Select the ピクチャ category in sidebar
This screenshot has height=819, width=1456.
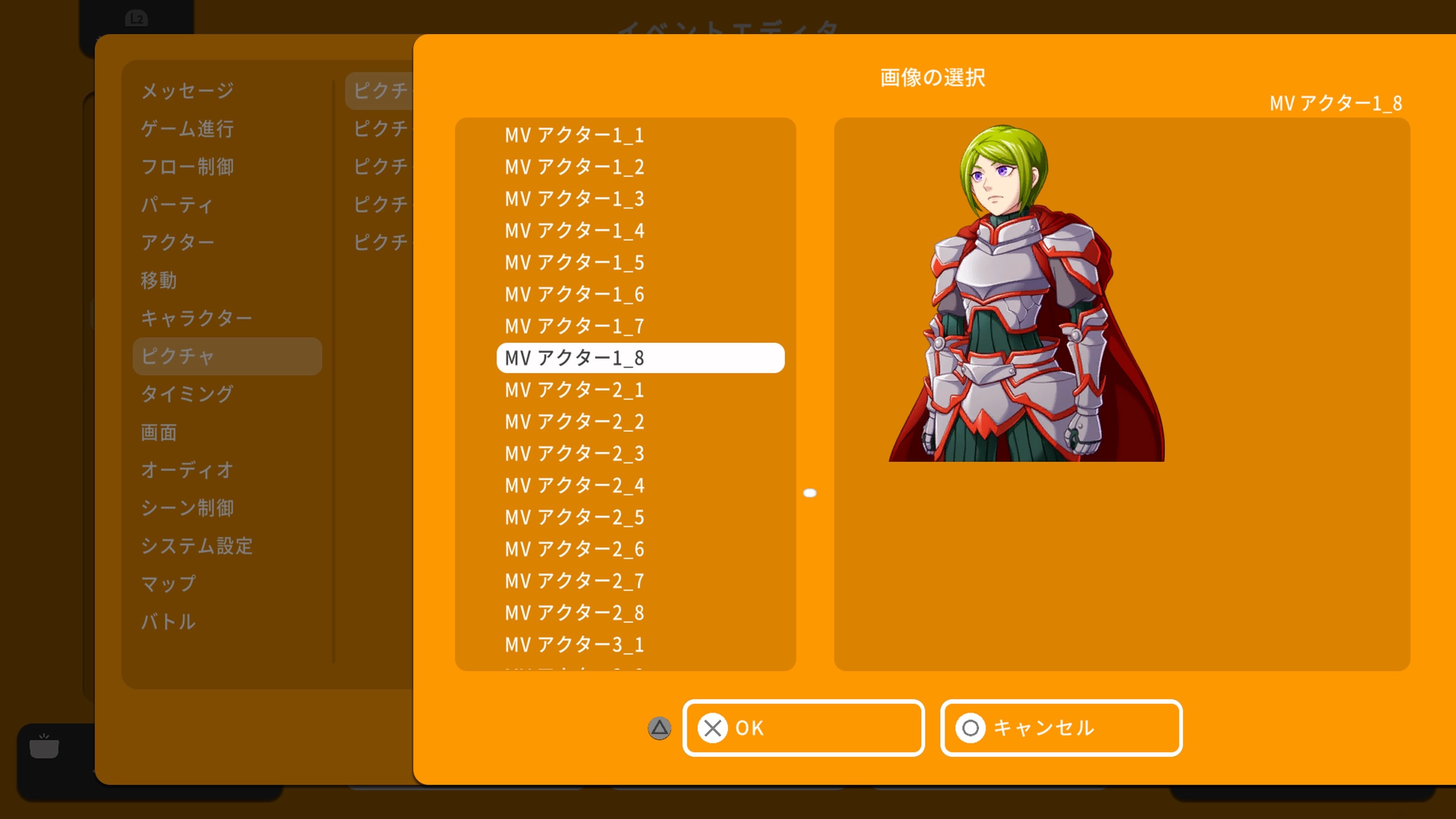[x=179, y=356]
